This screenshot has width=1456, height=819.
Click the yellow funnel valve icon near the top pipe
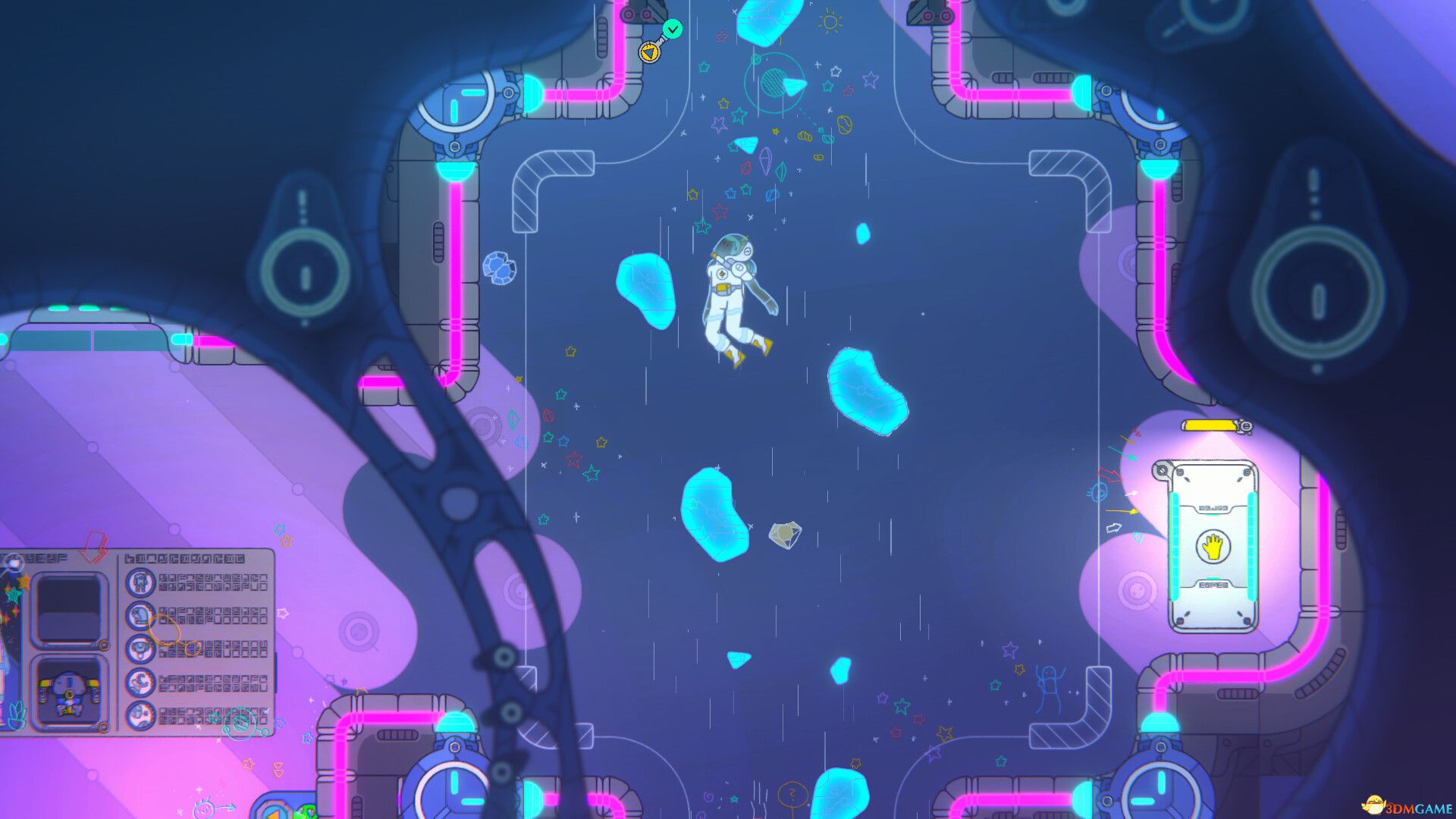[x=650, y=52]
